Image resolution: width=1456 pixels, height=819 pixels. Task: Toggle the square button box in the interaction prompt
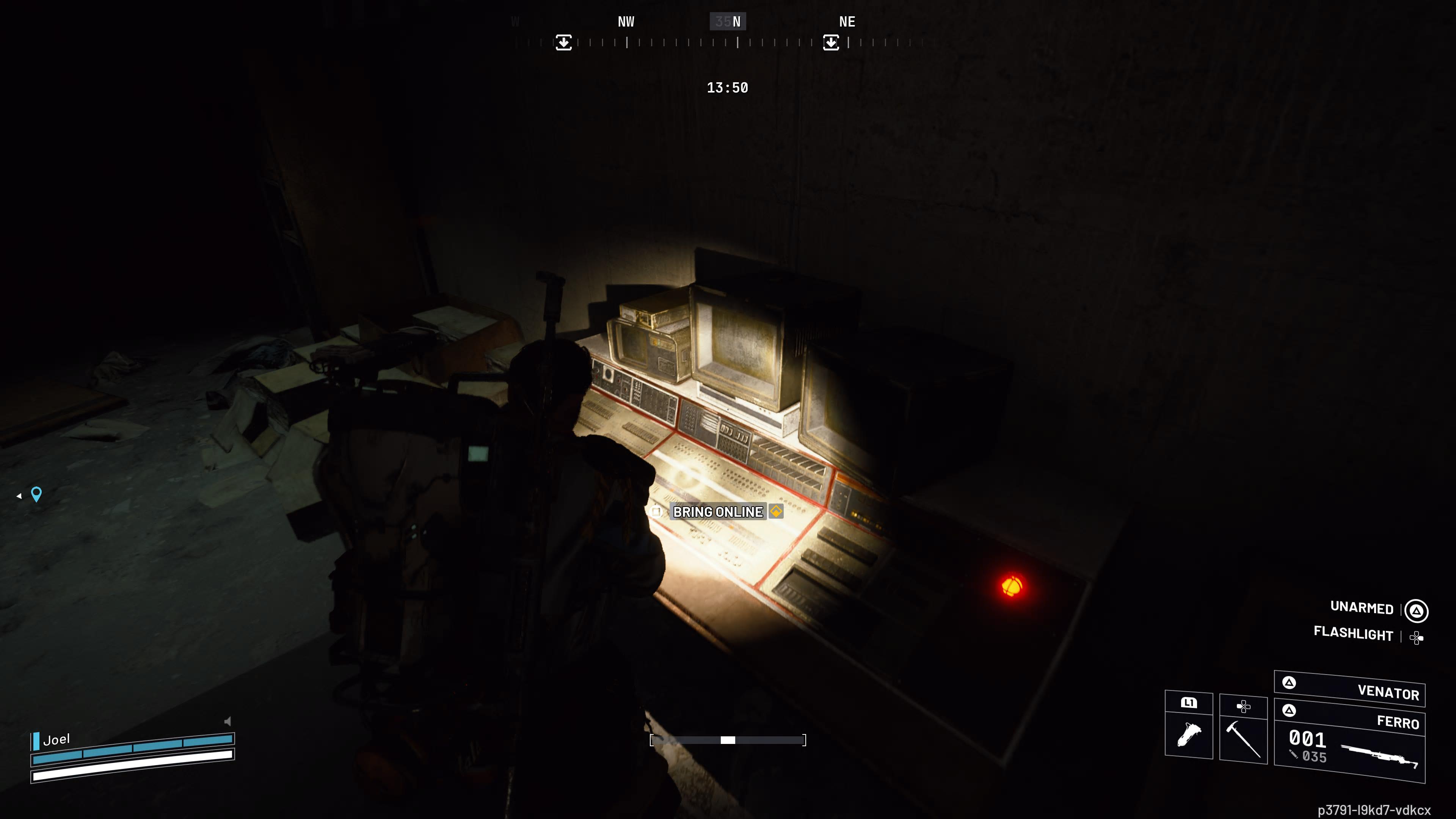656,512
